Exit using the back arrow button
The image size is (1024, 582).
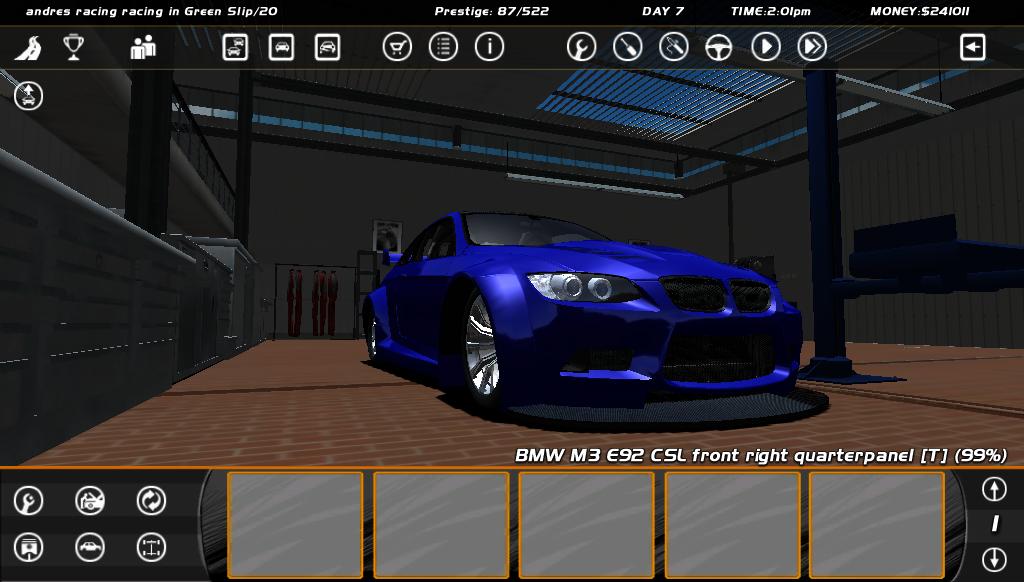coord(973,47)
